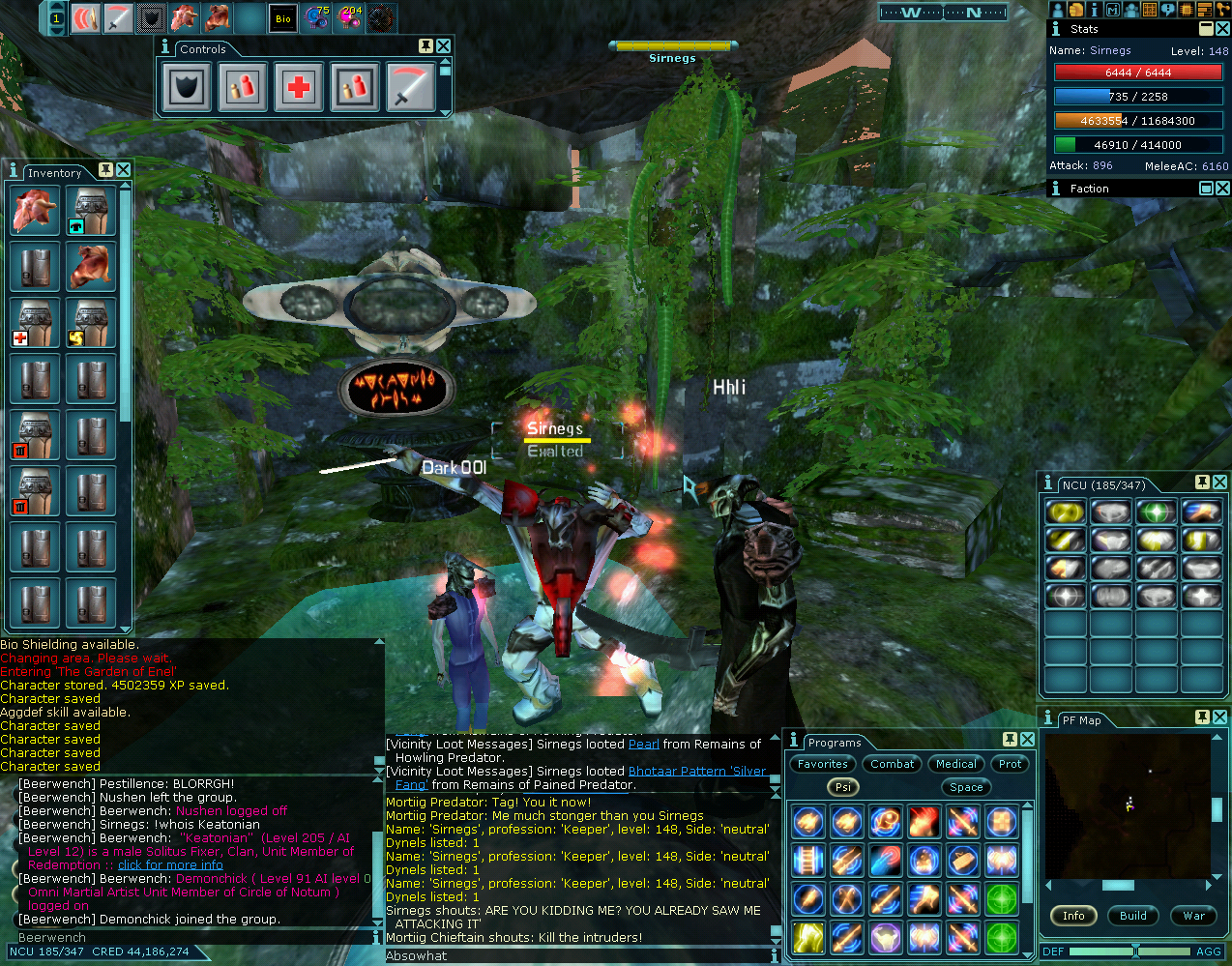
Task: Click the Bio hotbar button
Action: [283, 18]
